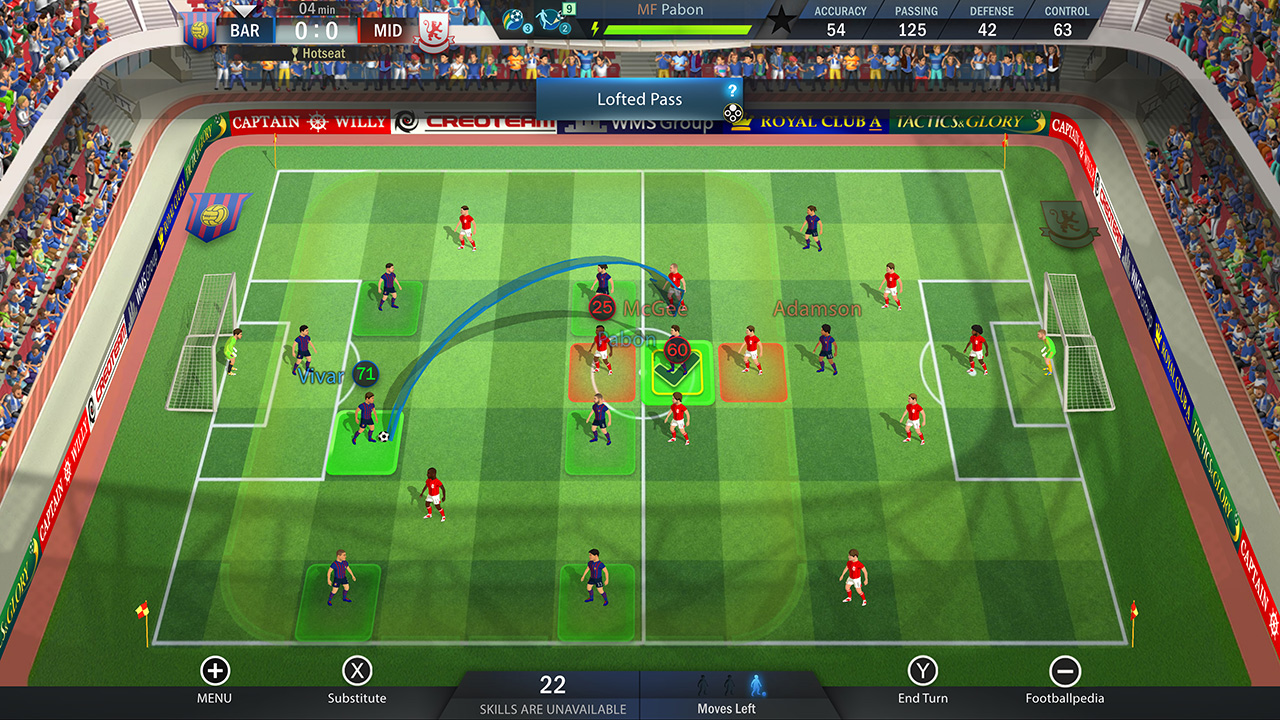The height and width of the screenshot is (720, 1280).
Task: Confirm the pass with the green checkmark
Action: tap(678, 373)
